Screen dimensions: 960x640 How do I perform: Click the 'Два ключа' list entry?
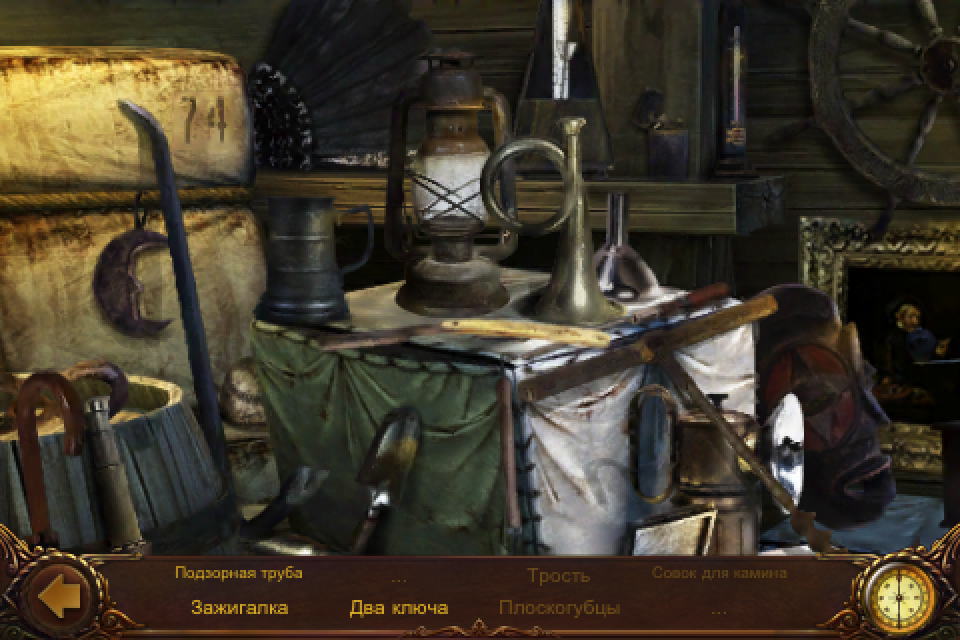point(398,607)
